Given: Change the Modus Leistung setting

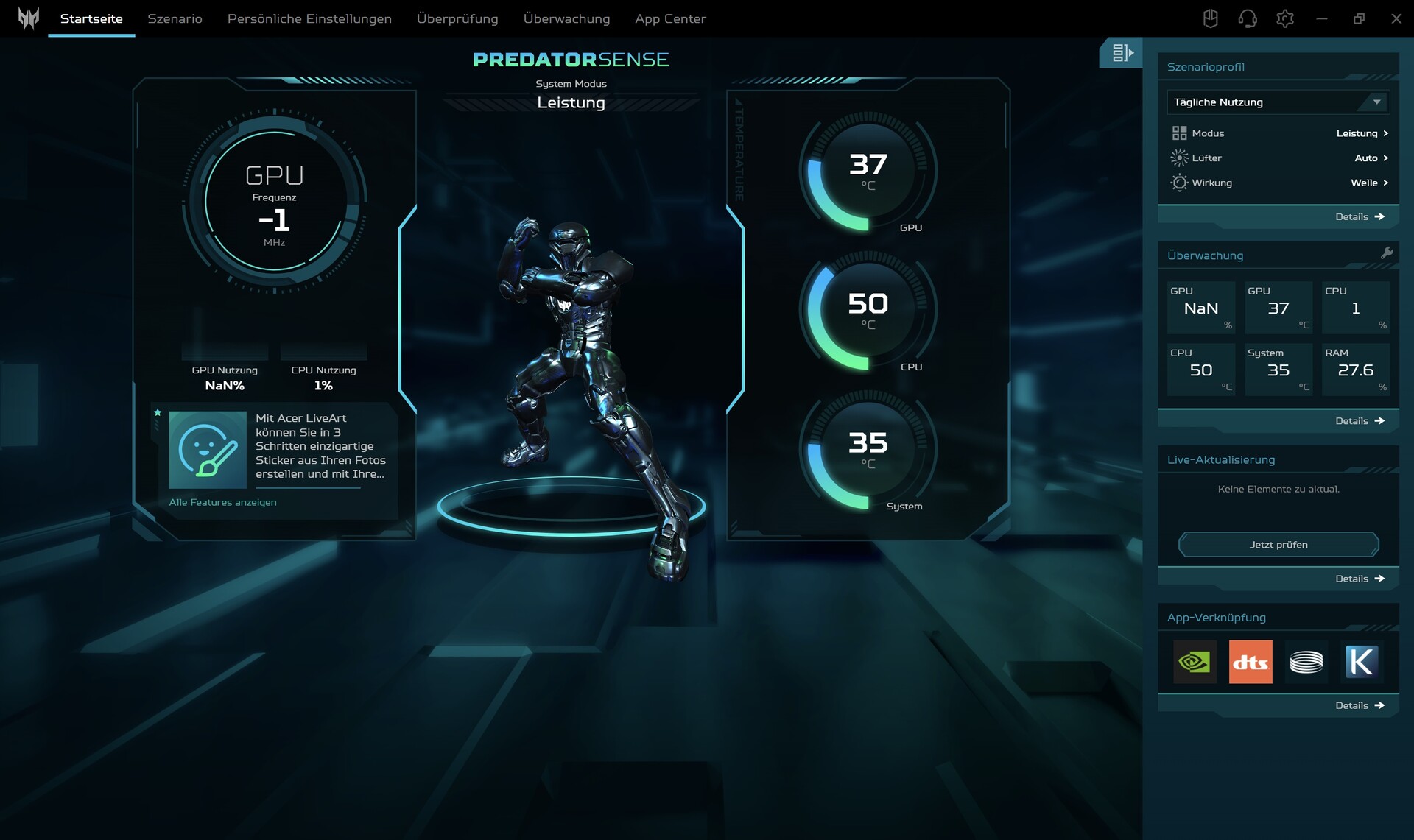Looking at the screenshot, I should 1362,133.
